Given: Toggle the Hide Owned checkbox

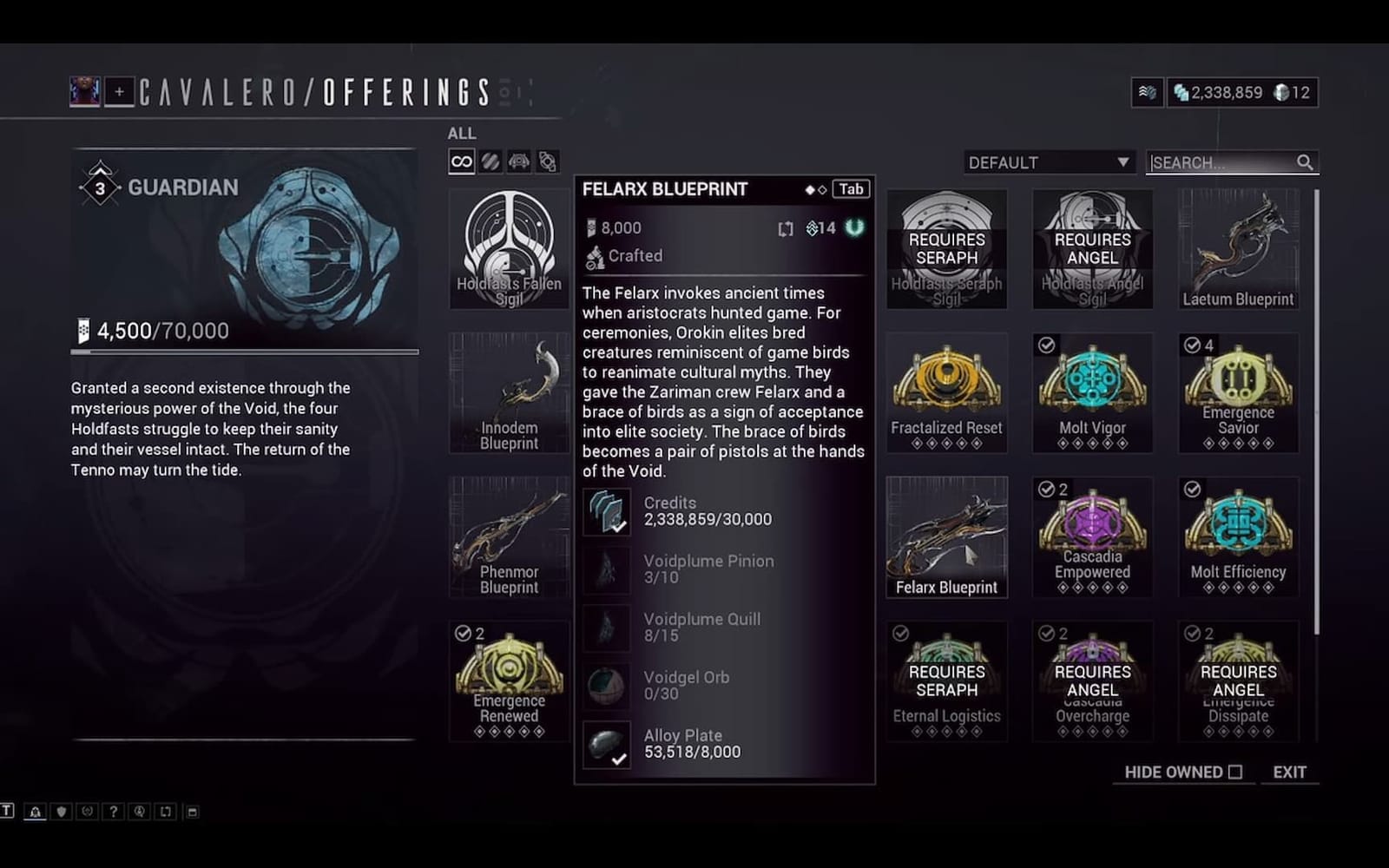Looking at the screenshot, I should click(x=1236, y=772).
